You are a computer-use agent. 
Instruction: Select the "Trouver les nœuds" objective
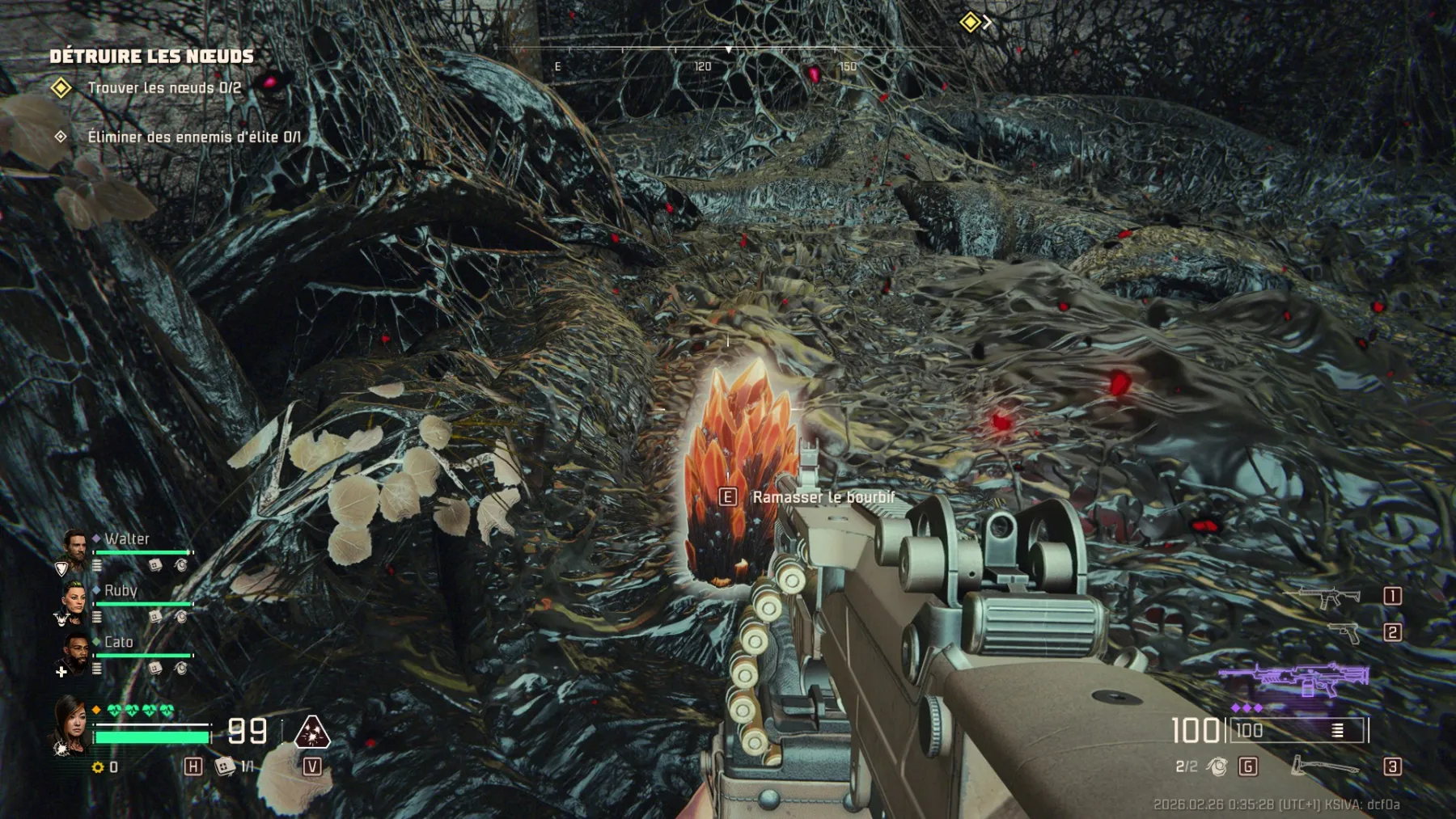(163, 88)
